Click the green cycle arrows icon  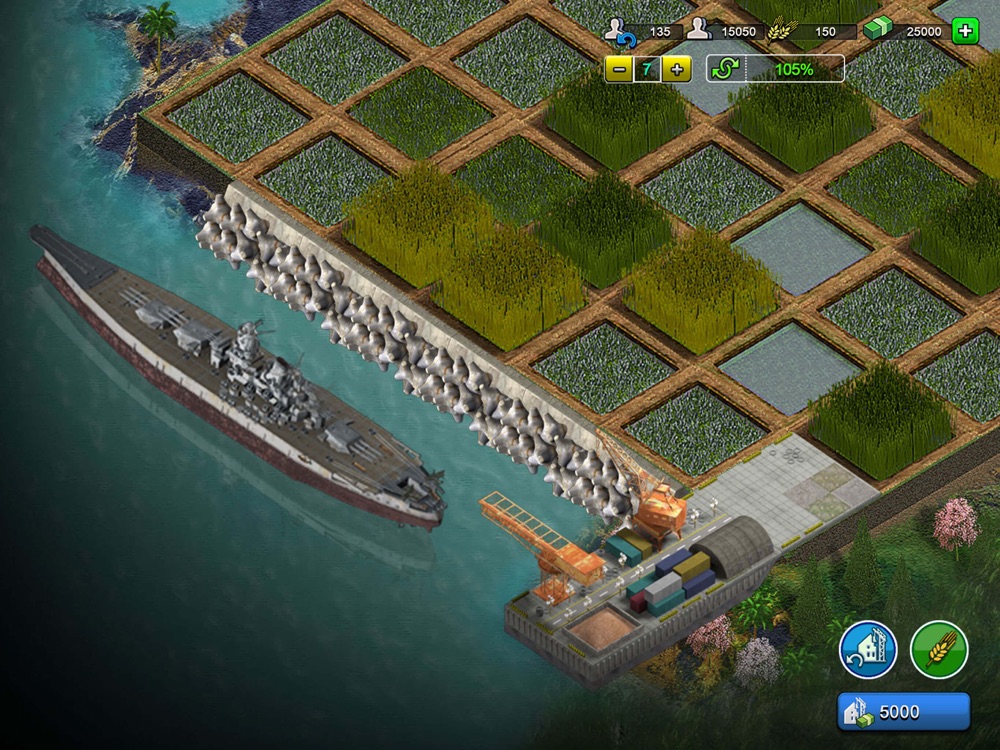click(x=724, y=69)
